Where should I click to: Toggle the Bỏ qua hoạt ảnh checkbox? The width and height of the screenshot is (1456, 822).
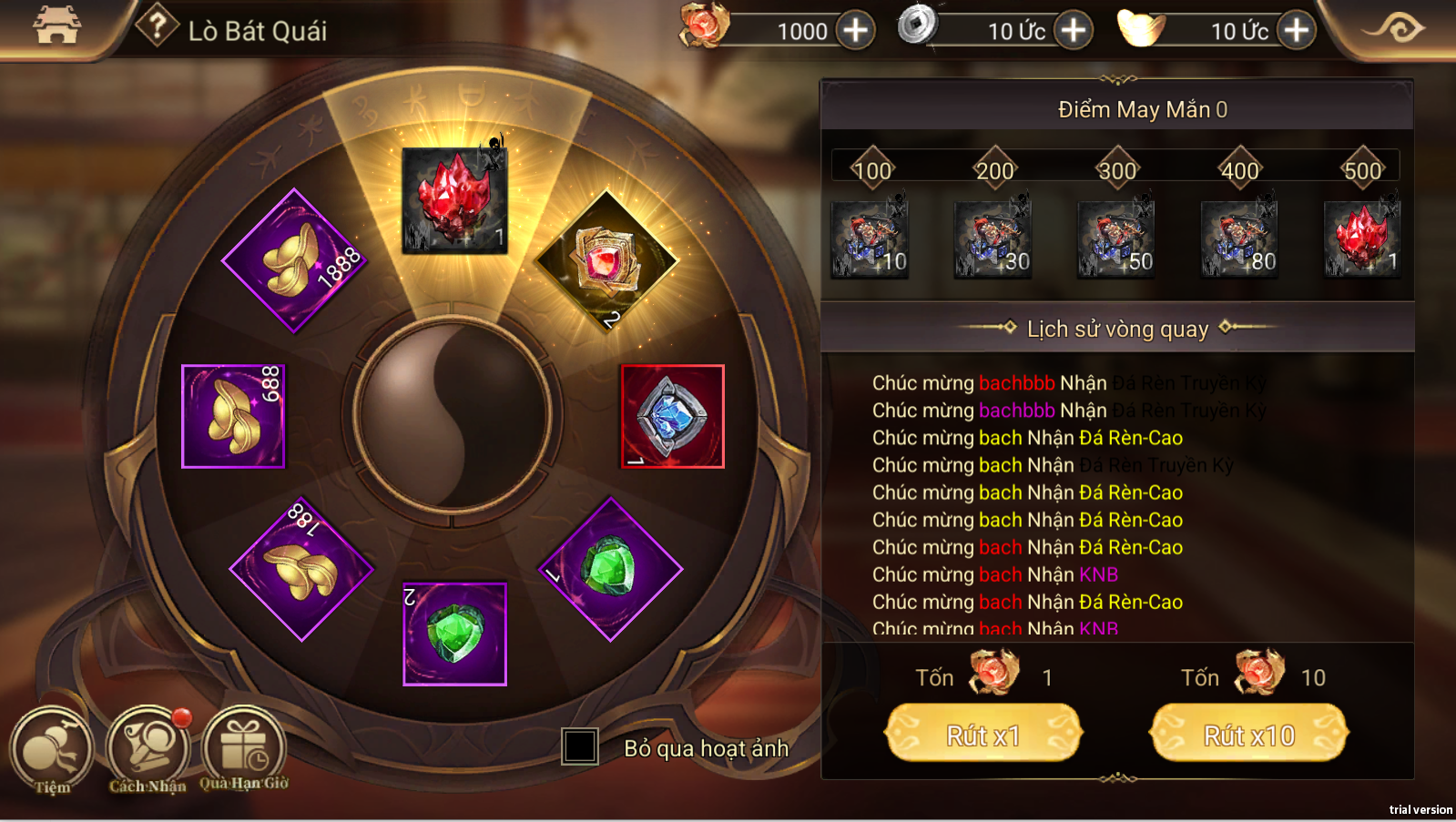[x=579, y=746]
